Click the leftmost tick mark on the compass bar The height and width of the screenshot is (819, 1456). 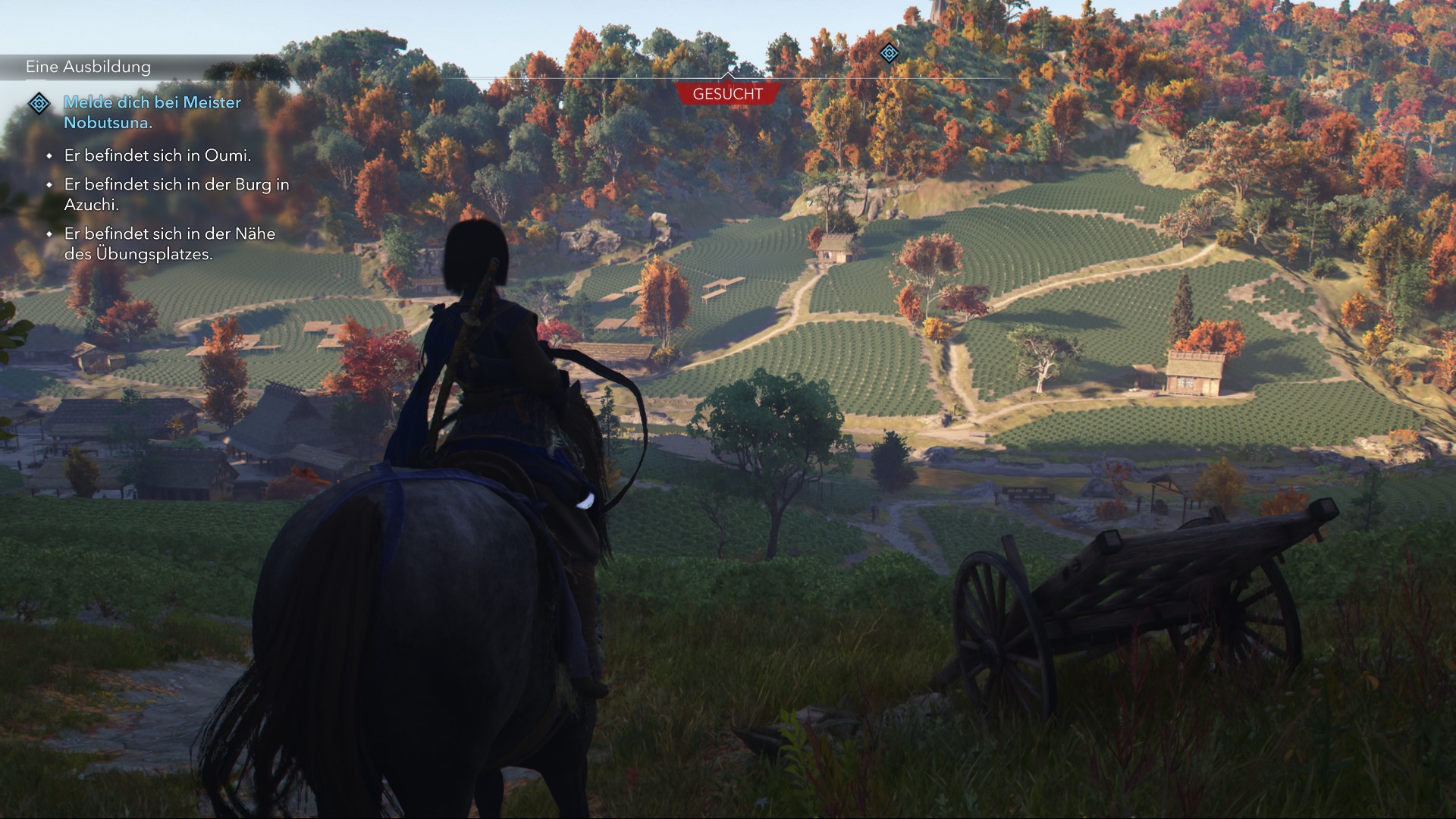pyautogui.click(x=541, y=76)
